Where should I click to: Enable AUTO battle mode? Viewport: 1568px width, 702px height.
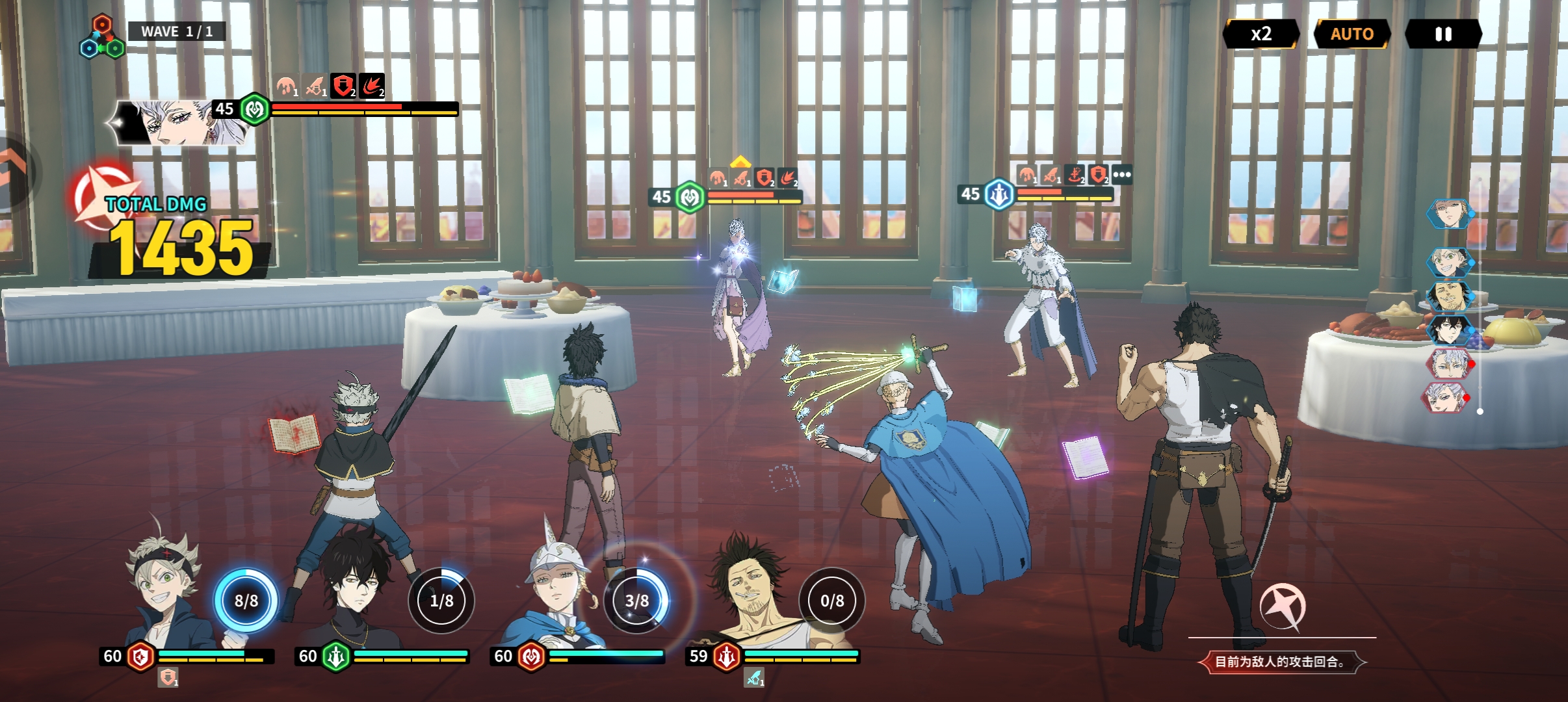point(1352,34)
